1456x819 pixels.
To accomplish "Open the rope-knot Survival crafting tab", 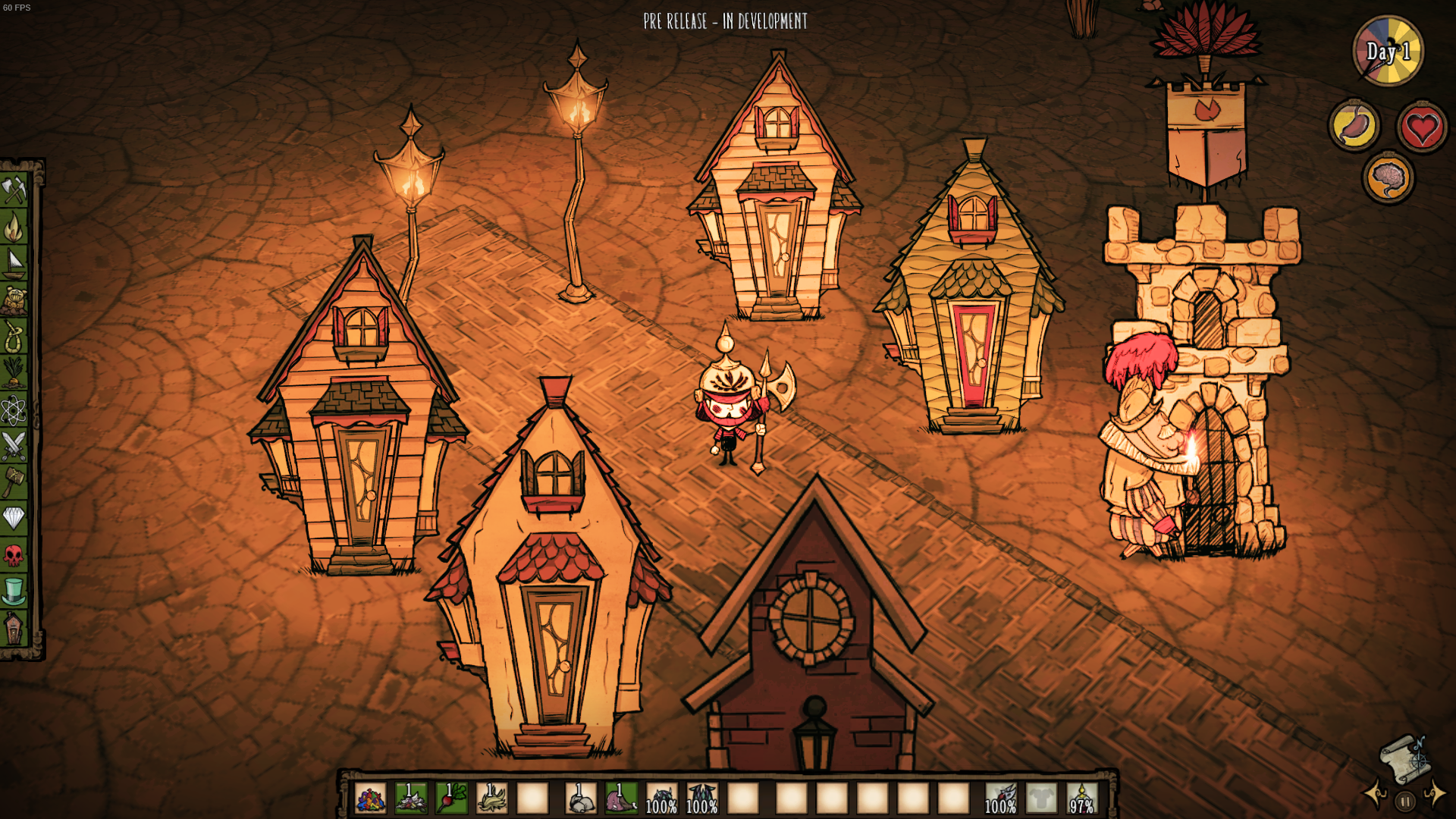I will click(14, 336).
